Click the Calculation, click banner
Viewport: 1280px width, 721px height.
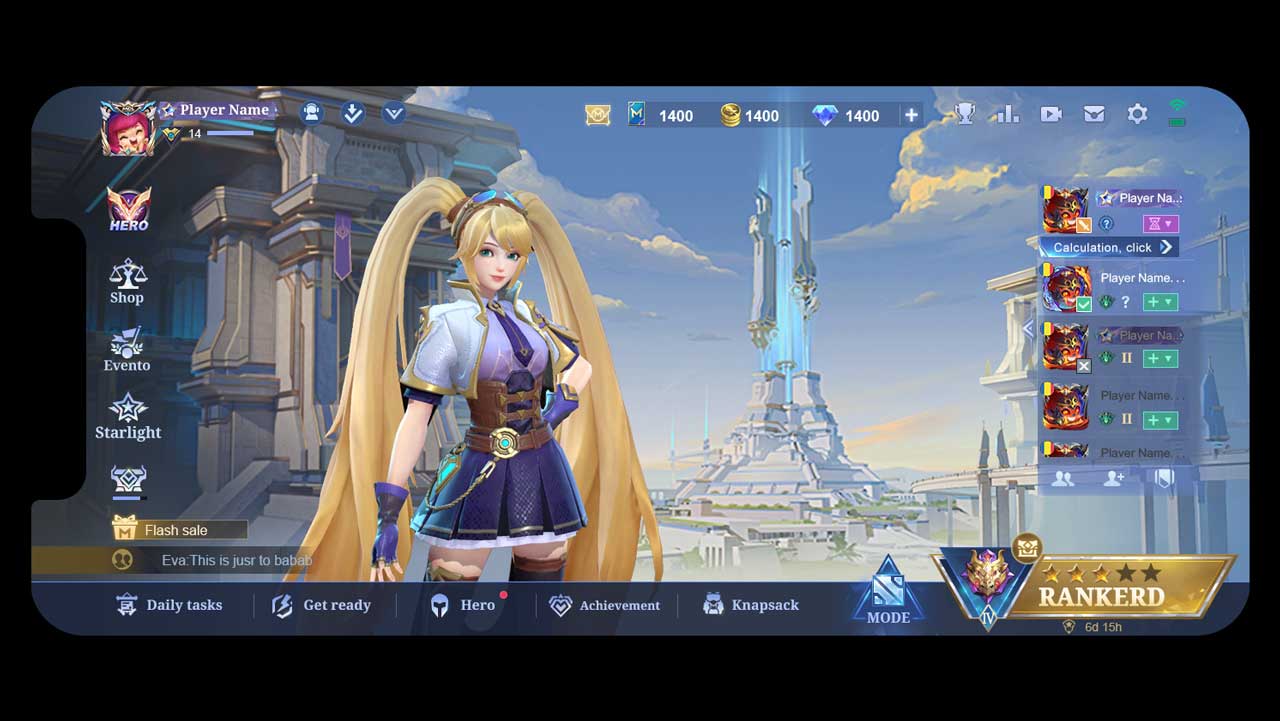click(1108, 247)
